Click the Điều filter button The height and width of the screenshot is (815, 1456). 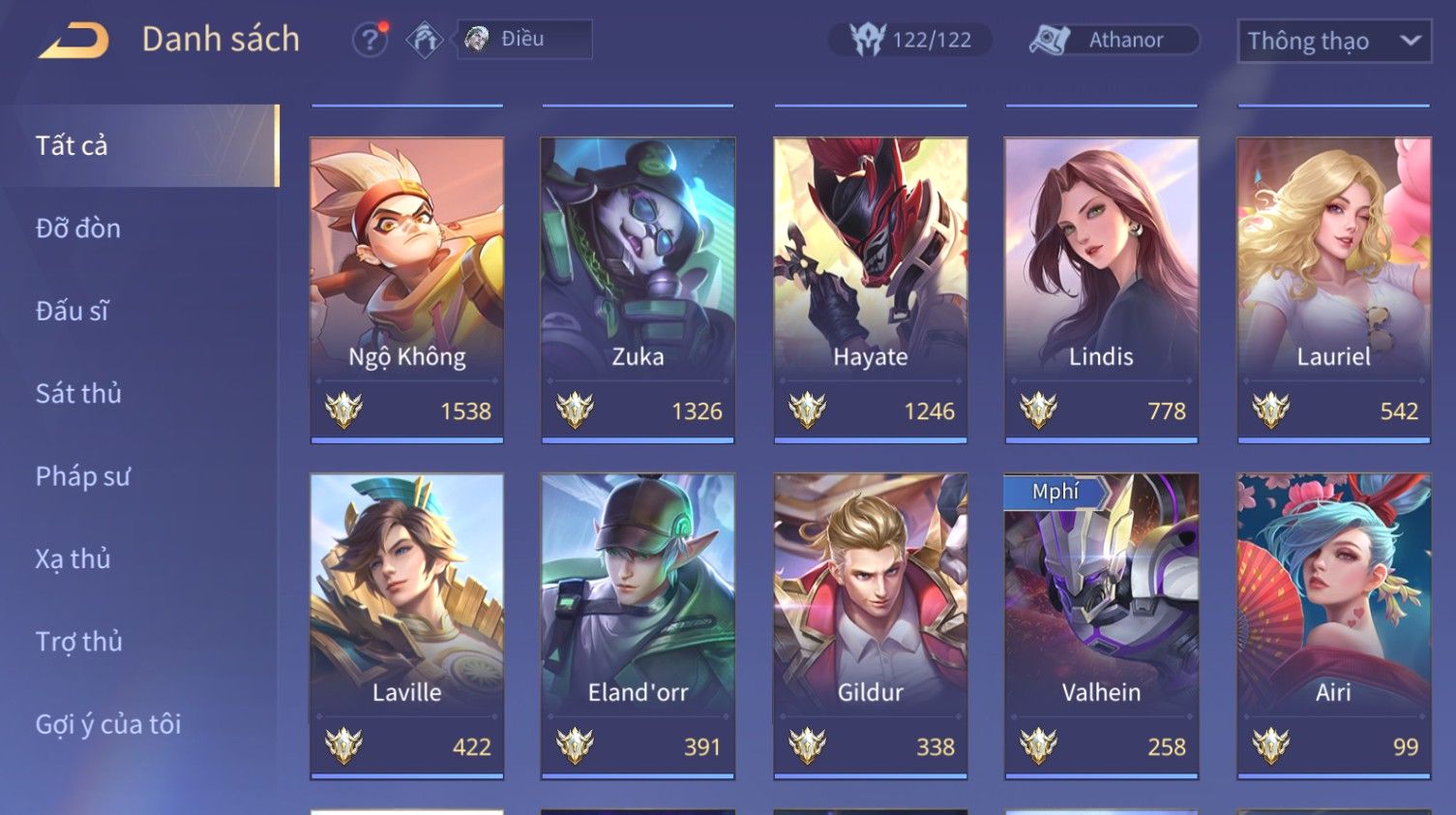click(x=523, y=40)
